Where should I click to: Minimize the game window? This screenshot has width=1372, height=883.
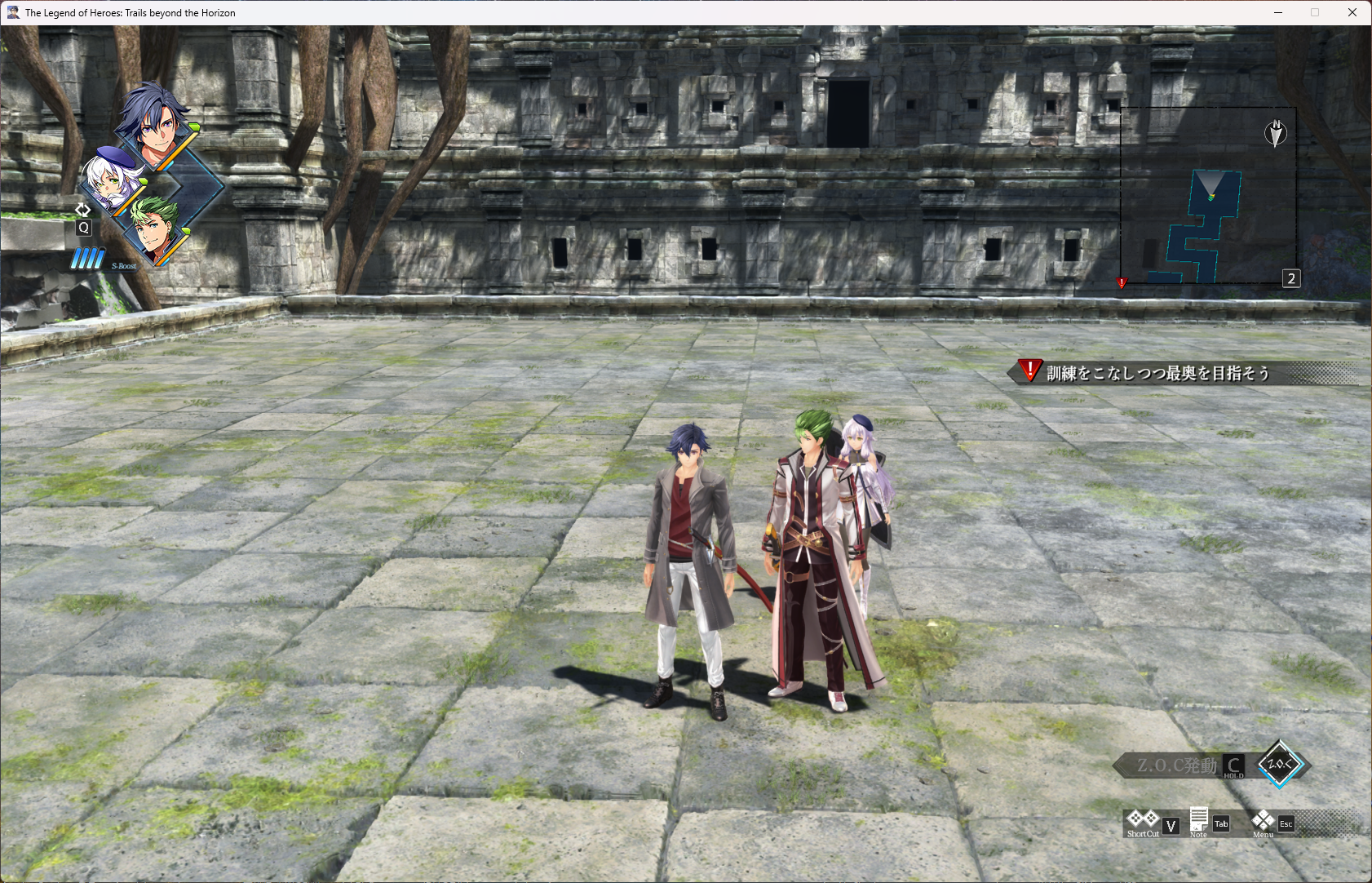(x=1278, y=12)
